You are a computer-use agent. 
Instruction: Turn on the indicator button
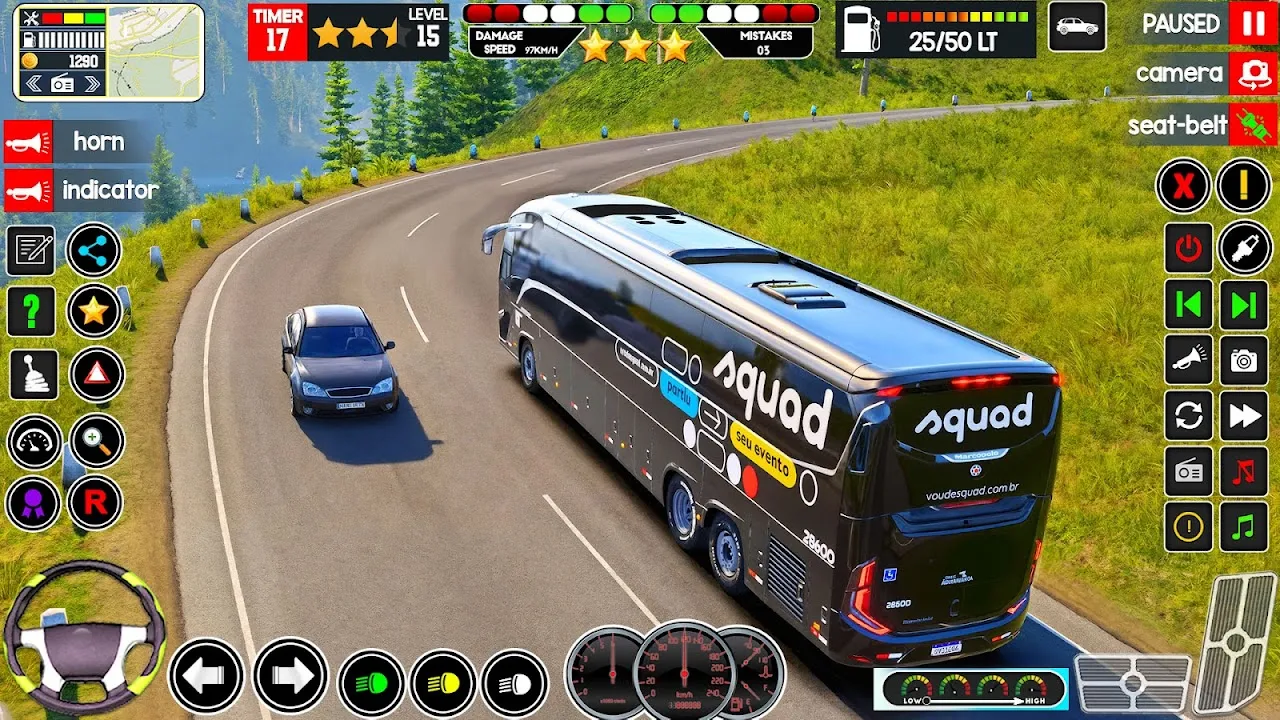point(29,190)
